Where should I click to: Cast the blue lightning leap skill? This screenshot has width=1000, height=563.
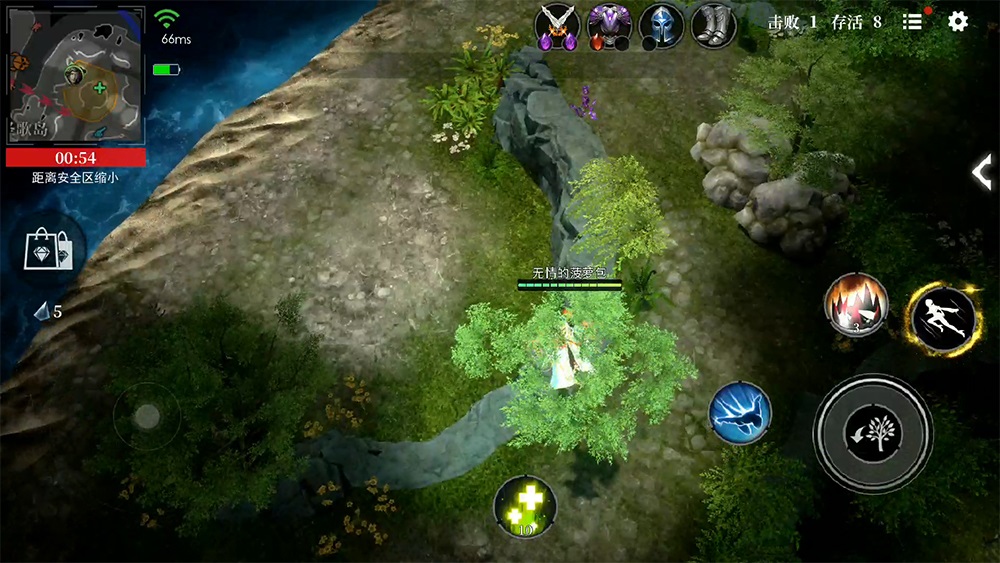(x=740, y=414)
